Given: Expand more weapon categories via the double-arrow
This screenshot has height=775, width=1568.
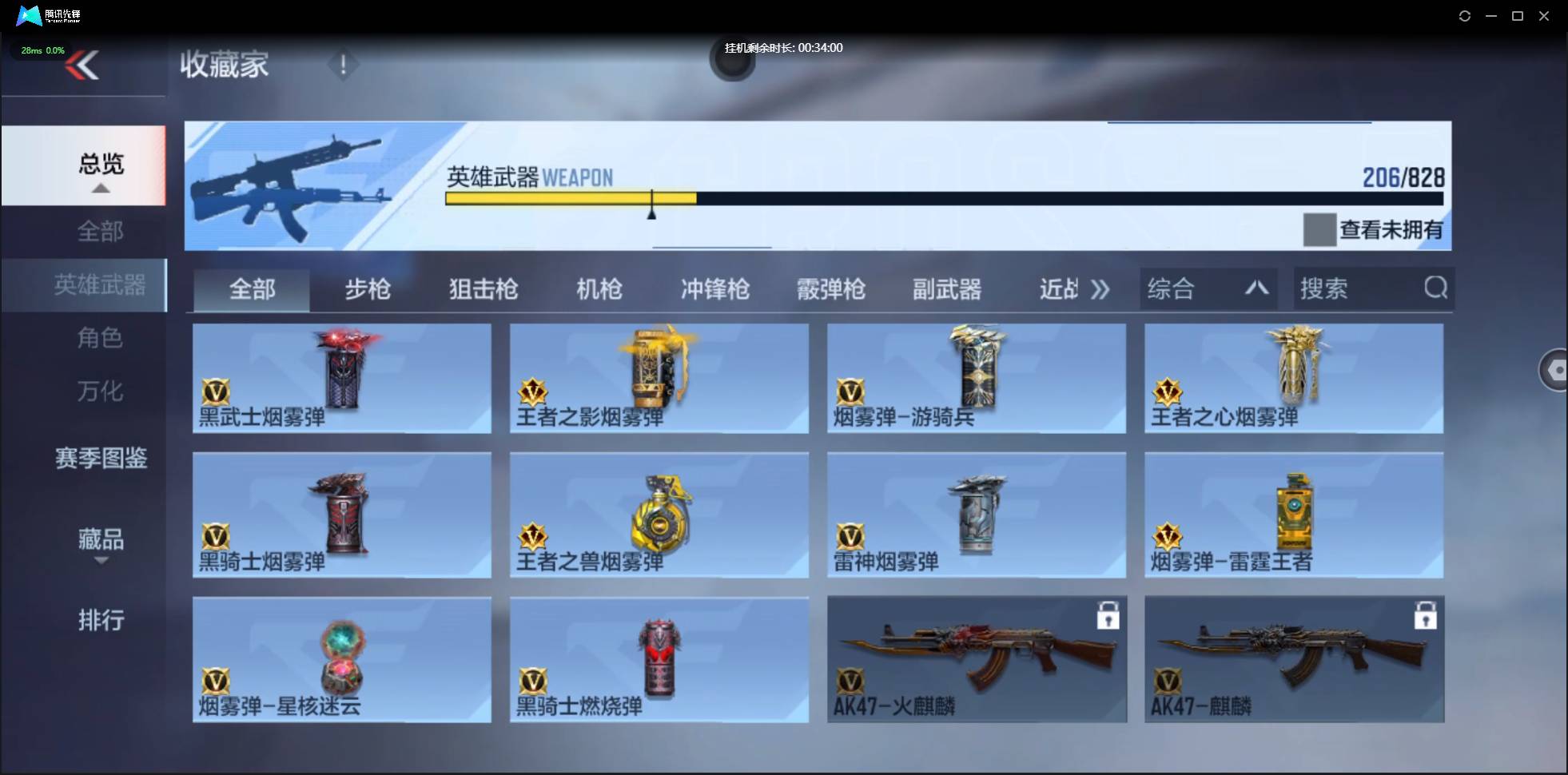Looking at the screenshot, I should click(x=1100, y=289).
